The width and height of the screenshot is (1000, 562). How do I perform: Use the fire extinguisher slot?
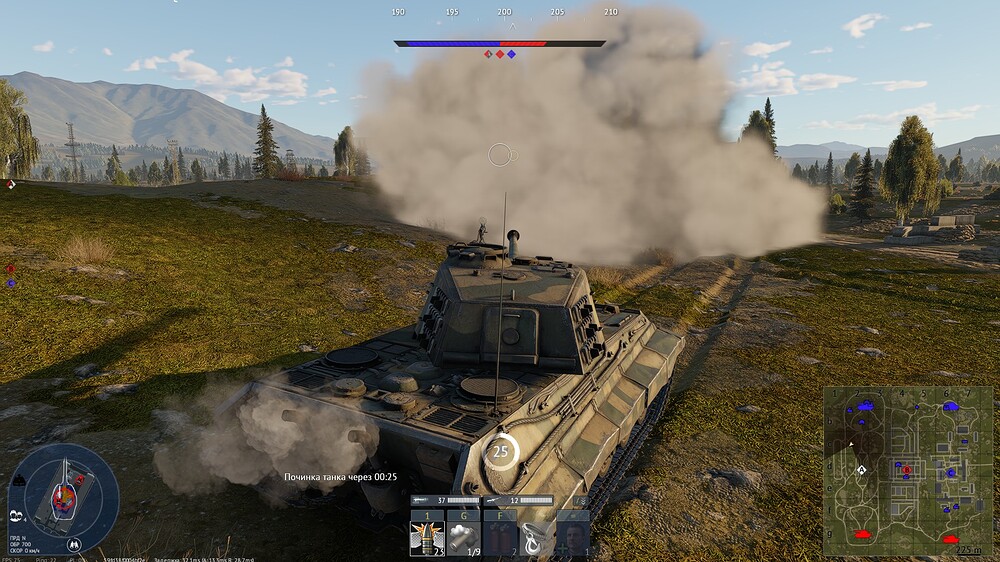pyautogui.click(x=499, y=539)
